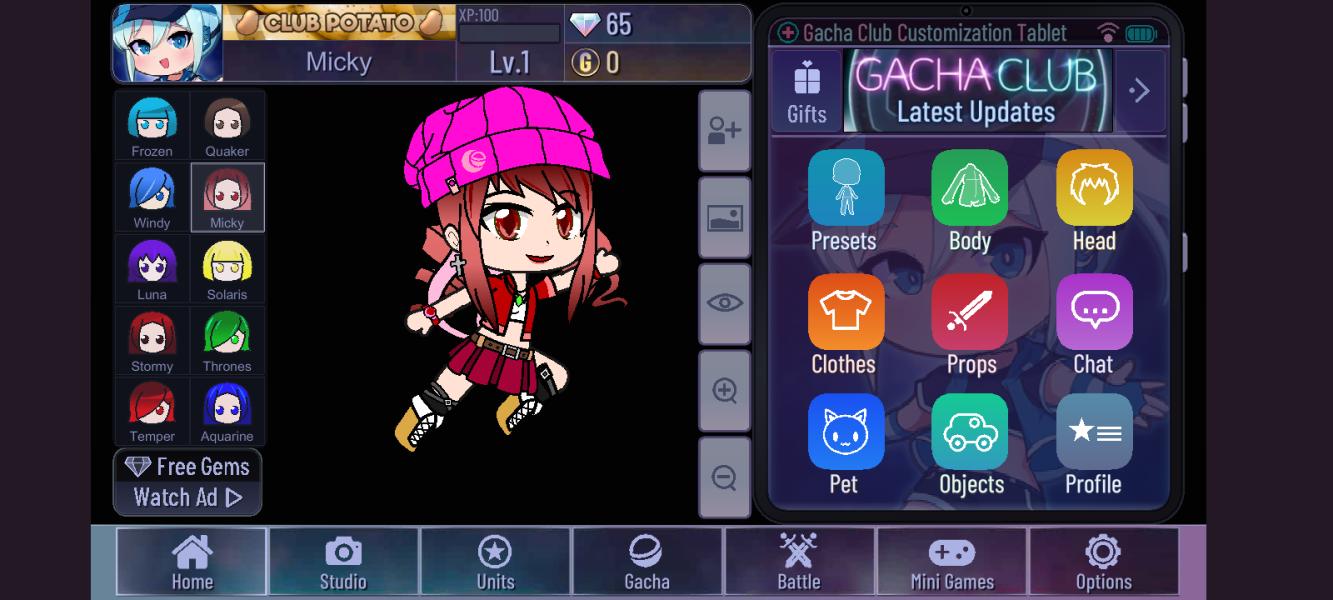Select the Frozen character slot

click(x=152, y=126)
